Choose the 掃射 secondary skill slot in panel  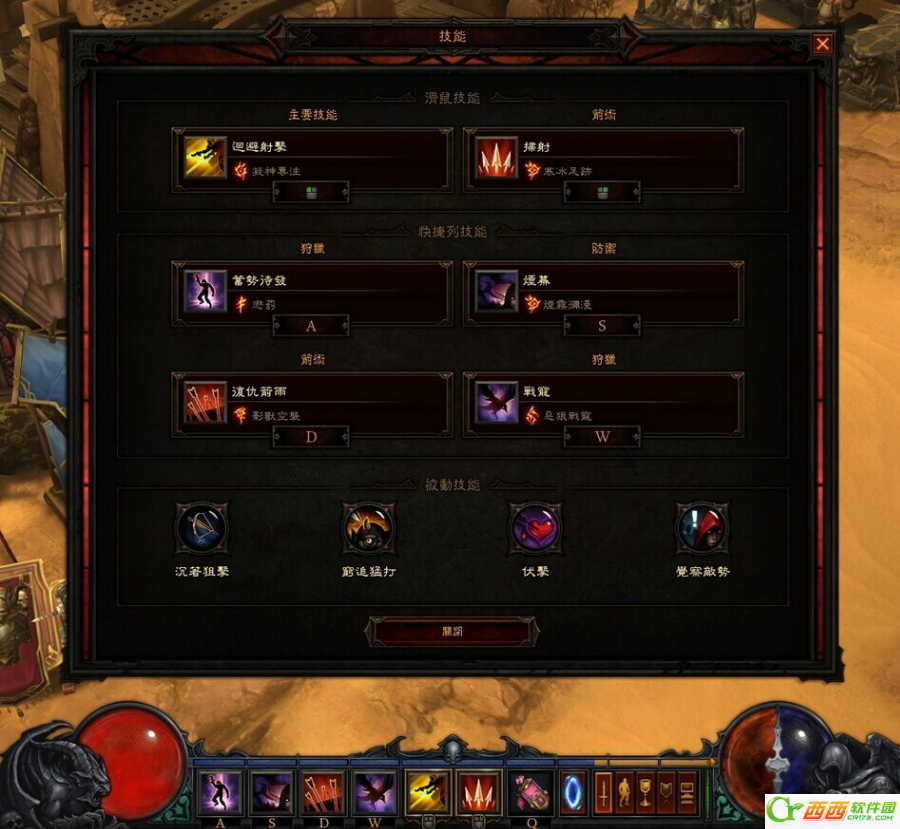pos(603,158)
